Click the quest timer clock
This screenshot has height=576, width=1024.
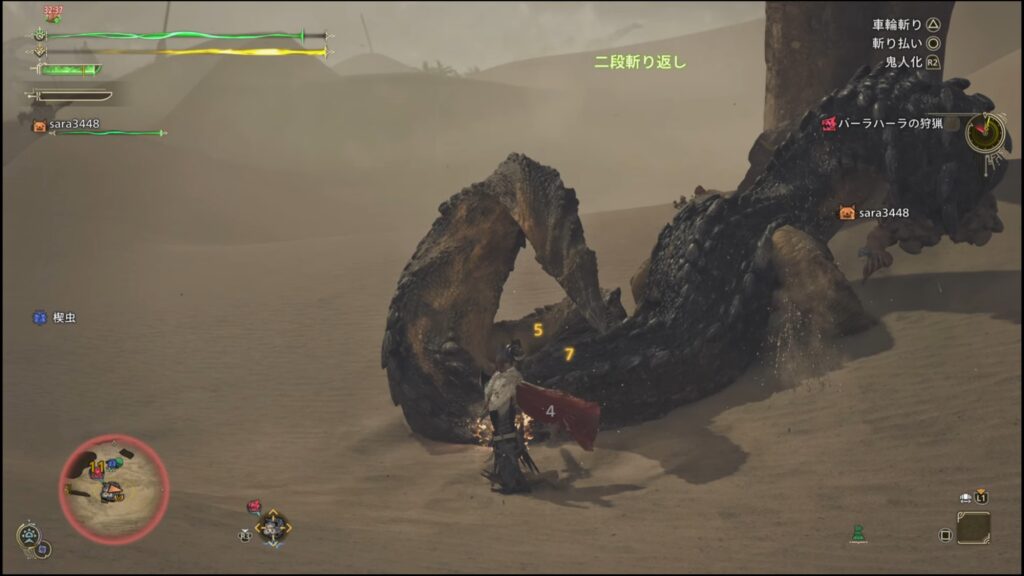coord(985,132)
